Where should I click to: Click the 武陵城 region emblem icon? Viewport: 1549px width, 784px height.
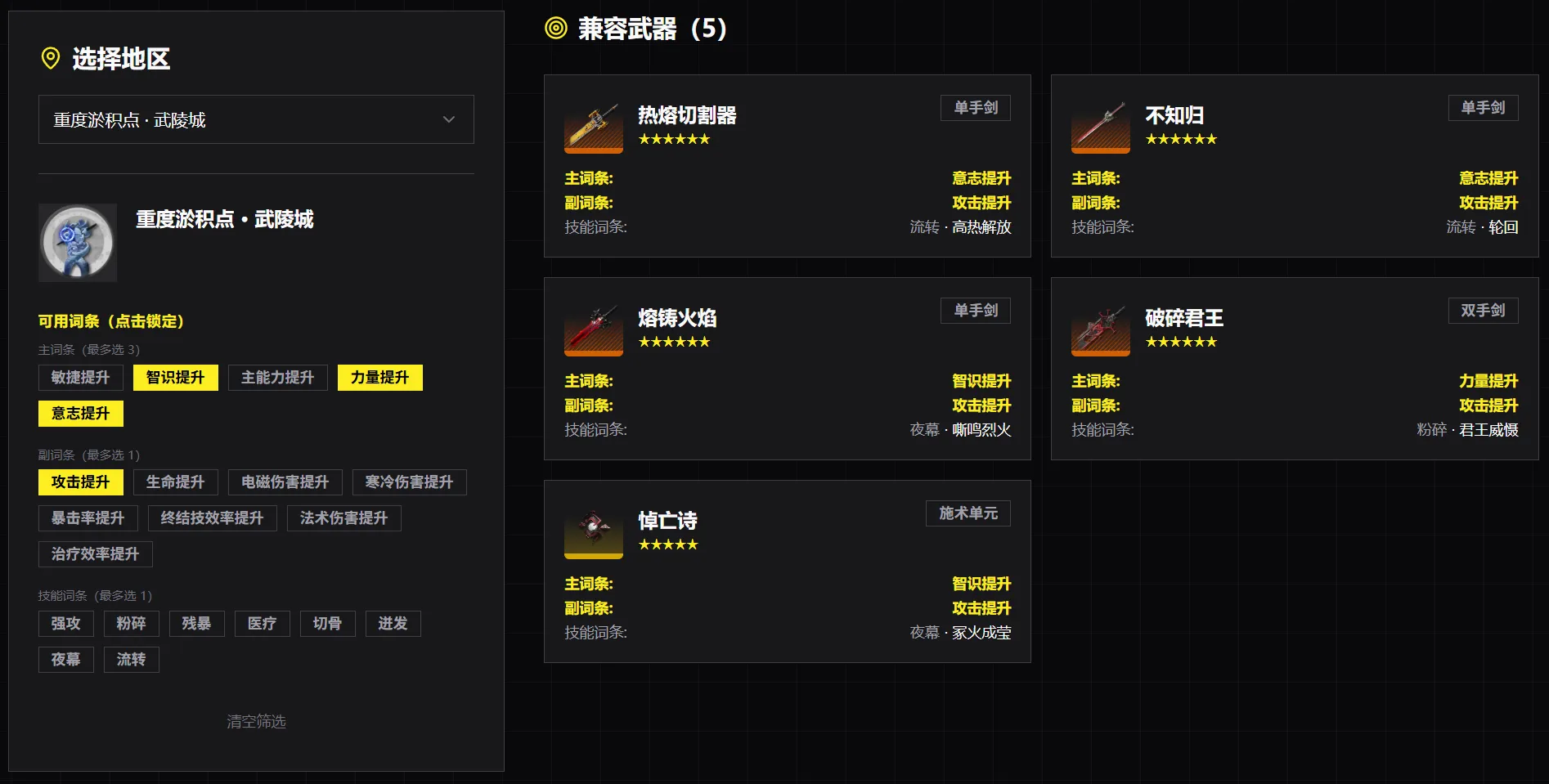[78, 242]
